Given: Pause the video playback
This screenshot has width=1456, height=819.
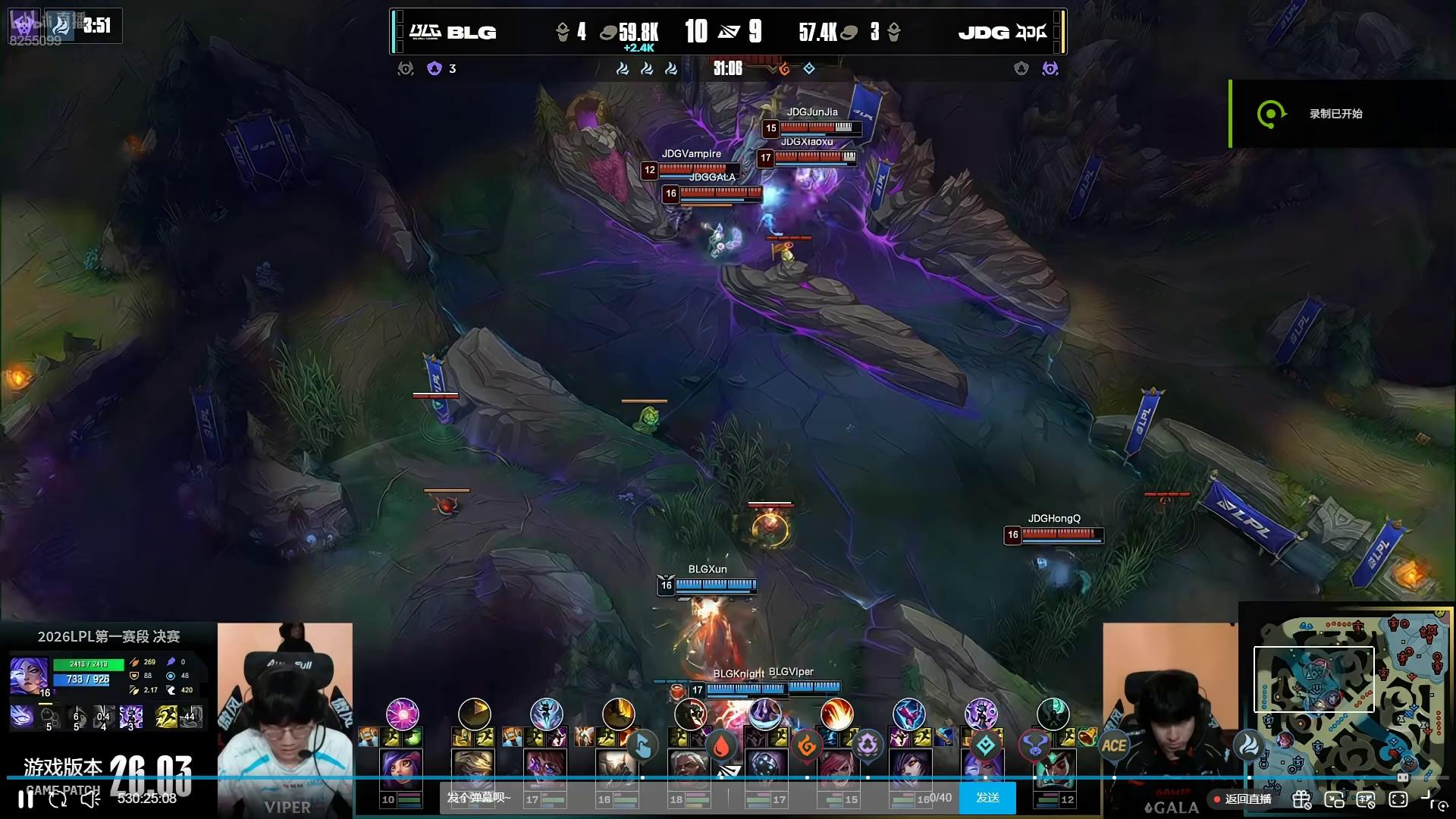Looking at the screenshot, I should [x=26, y=799].
